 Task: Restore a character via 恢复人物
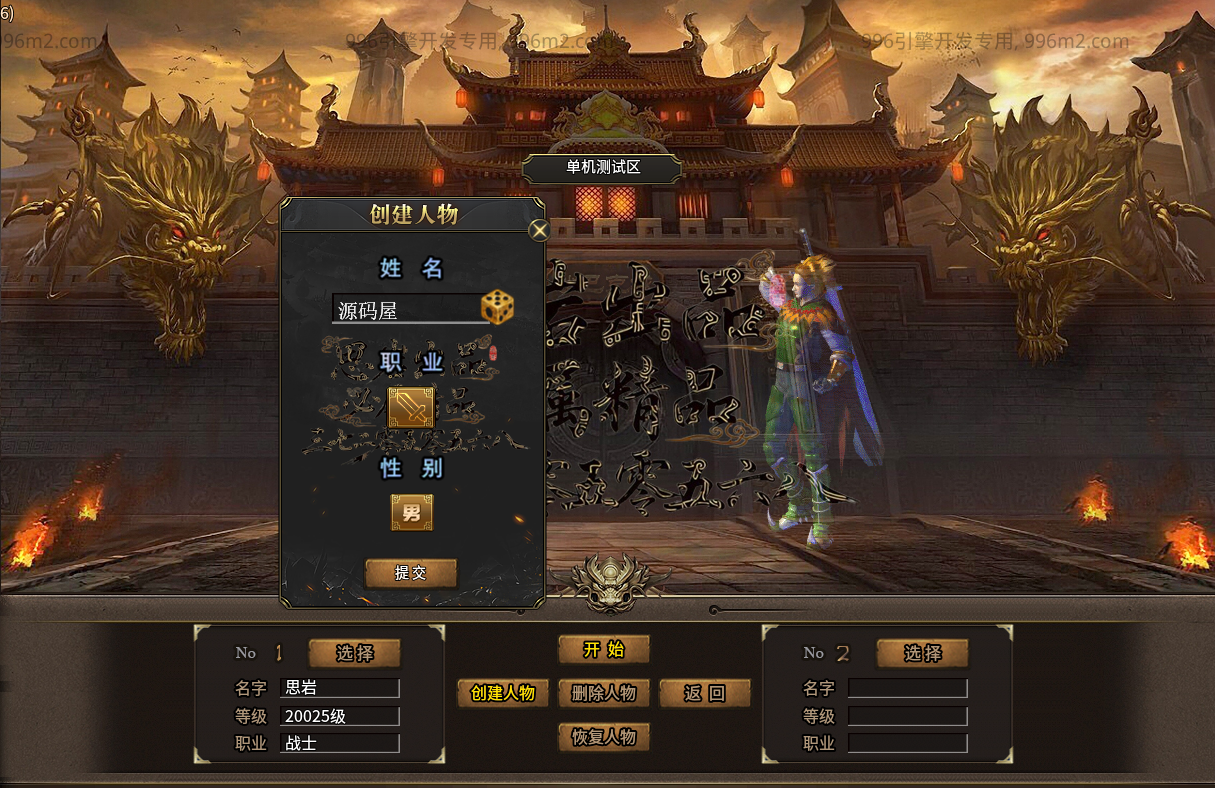(x=604, y=737)
